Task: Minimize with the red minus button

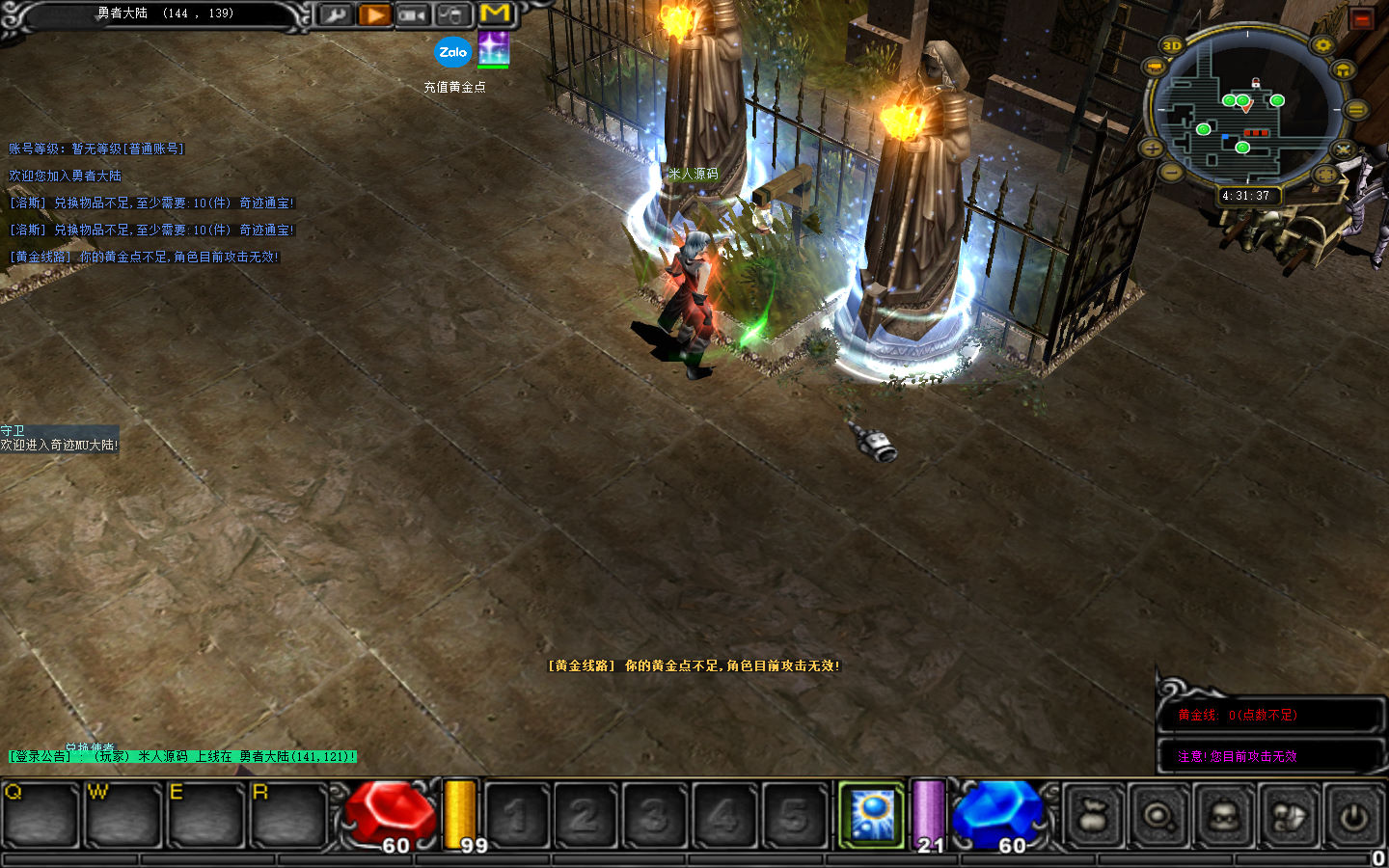Action: click(x=1362, y=19)
